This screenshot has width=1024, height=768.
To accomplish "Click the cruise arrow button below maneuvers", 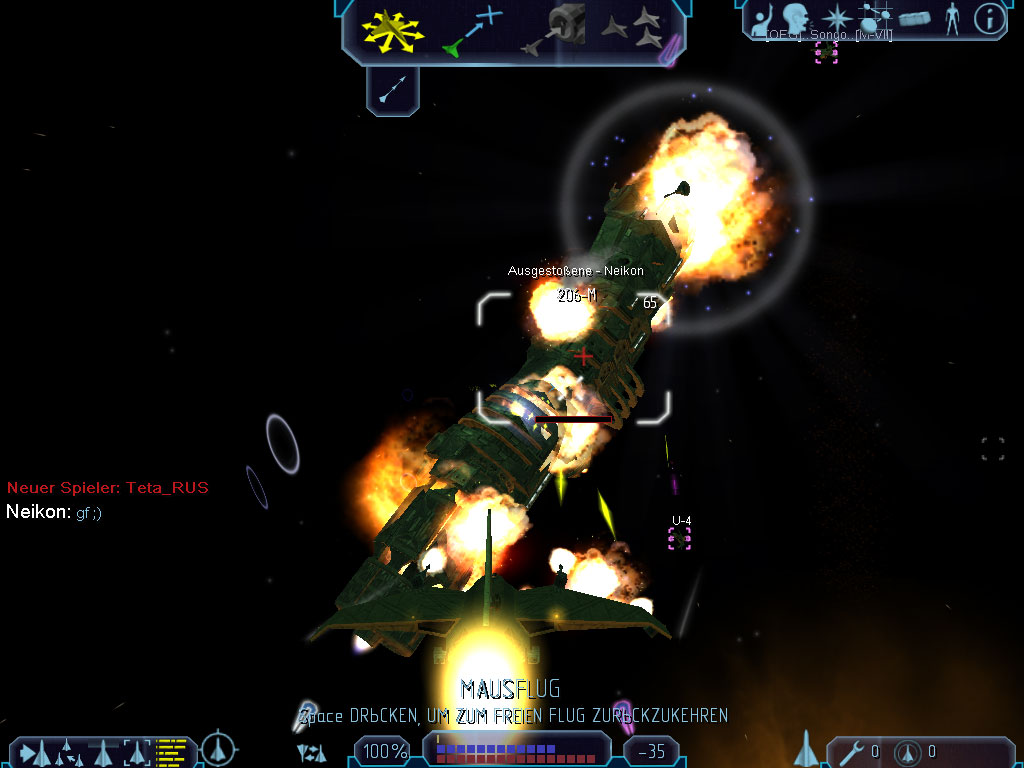I will pos(393,92).
